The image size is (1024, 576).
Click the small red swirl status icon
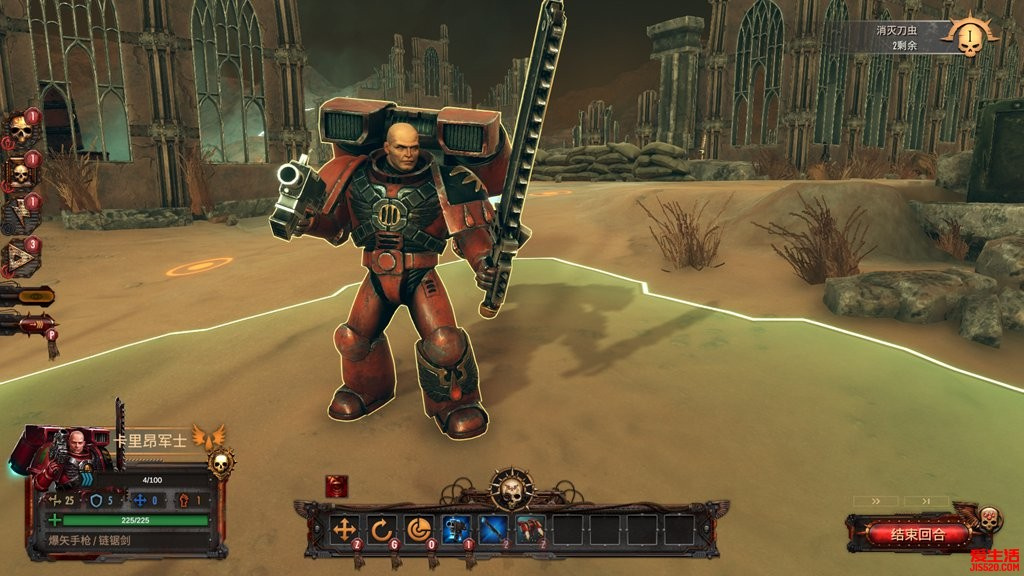tap(337, 486)
